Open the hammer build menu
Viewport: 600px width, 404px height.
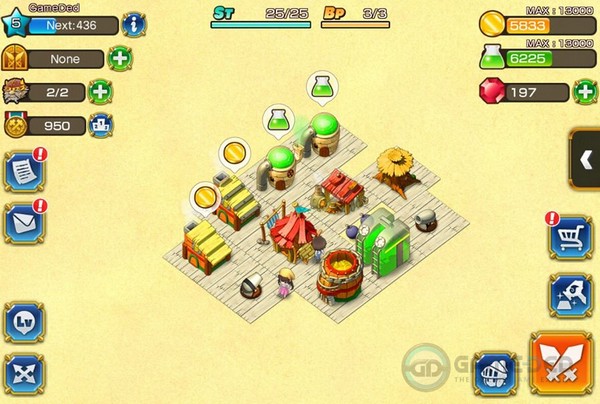coord(568,294)
